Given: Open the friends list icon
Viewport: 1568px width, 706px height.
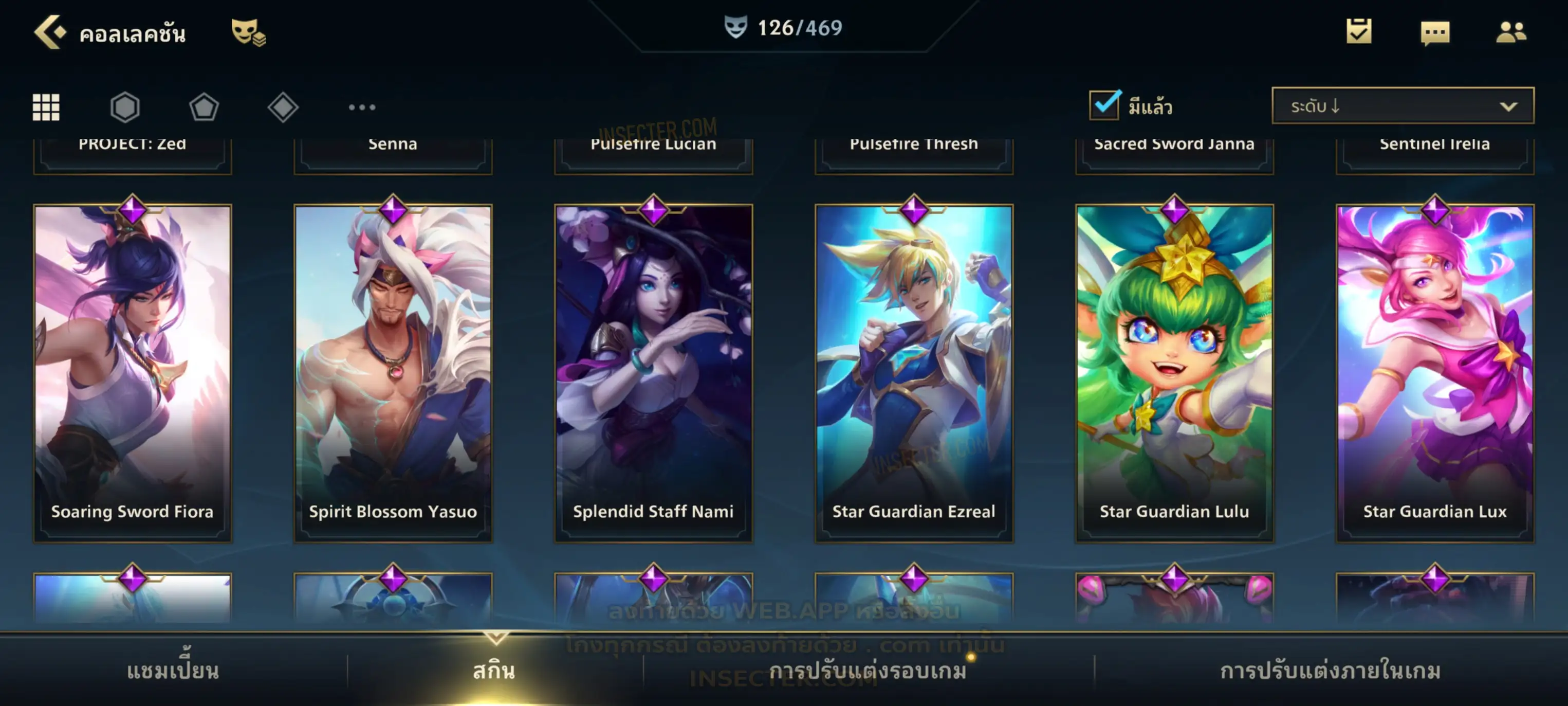Looking at the screenshot, I should 1511,32.
